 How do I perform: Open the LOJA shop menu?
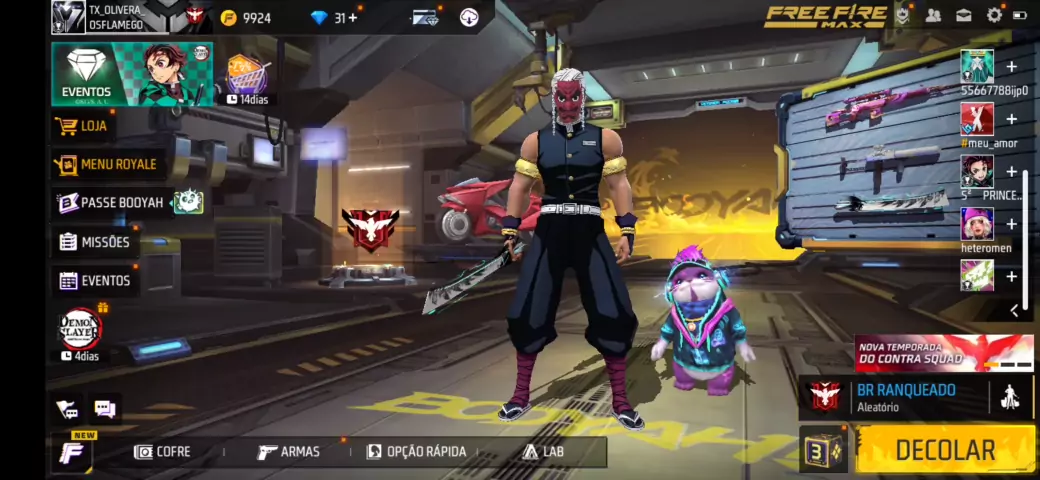click(x=84, y=126)
